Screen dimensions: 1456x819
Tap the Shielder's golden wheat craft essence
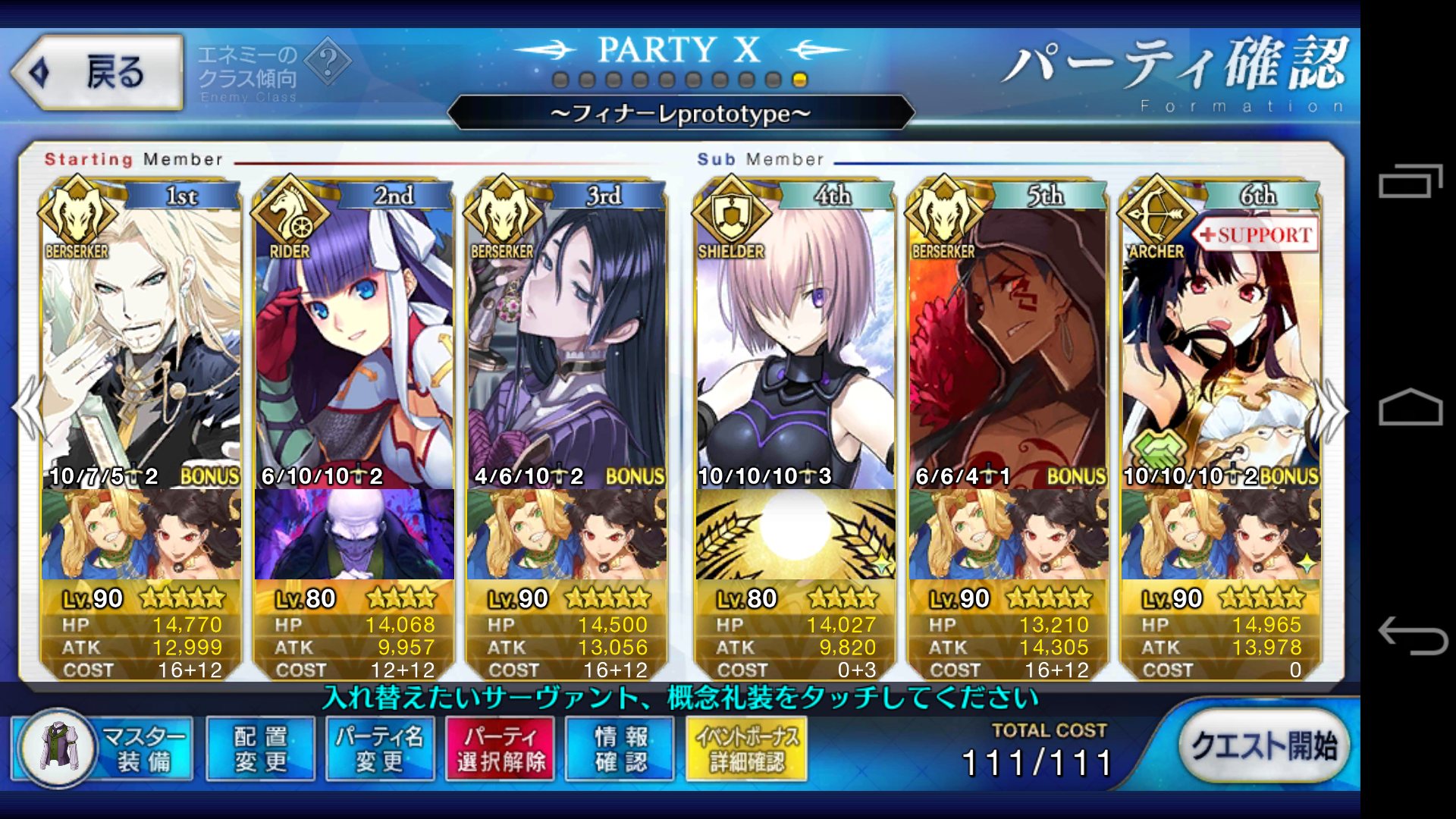pos(795,534)
